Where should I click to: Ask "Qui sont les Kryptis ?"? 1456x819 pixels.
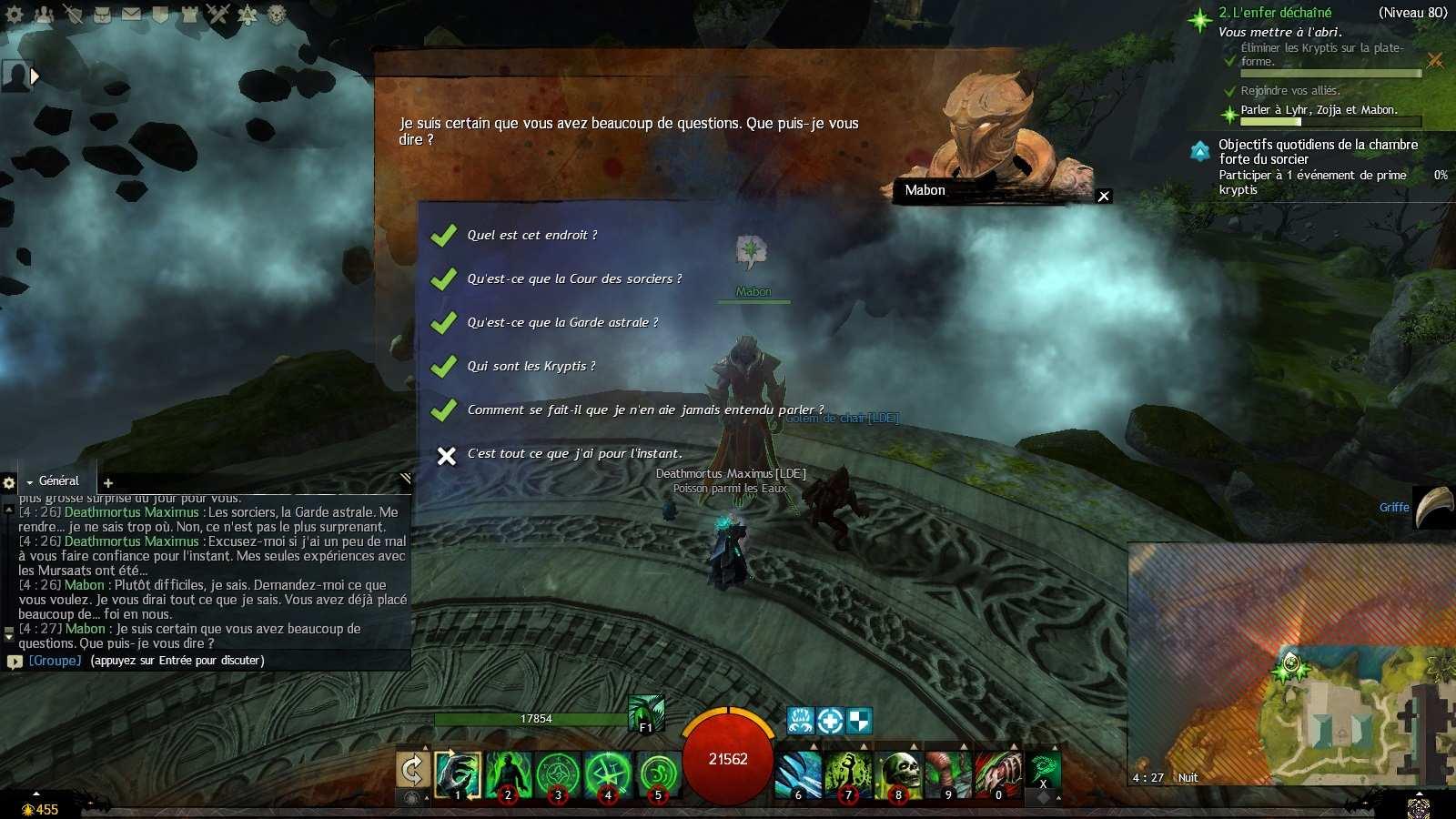click(531, 367)
